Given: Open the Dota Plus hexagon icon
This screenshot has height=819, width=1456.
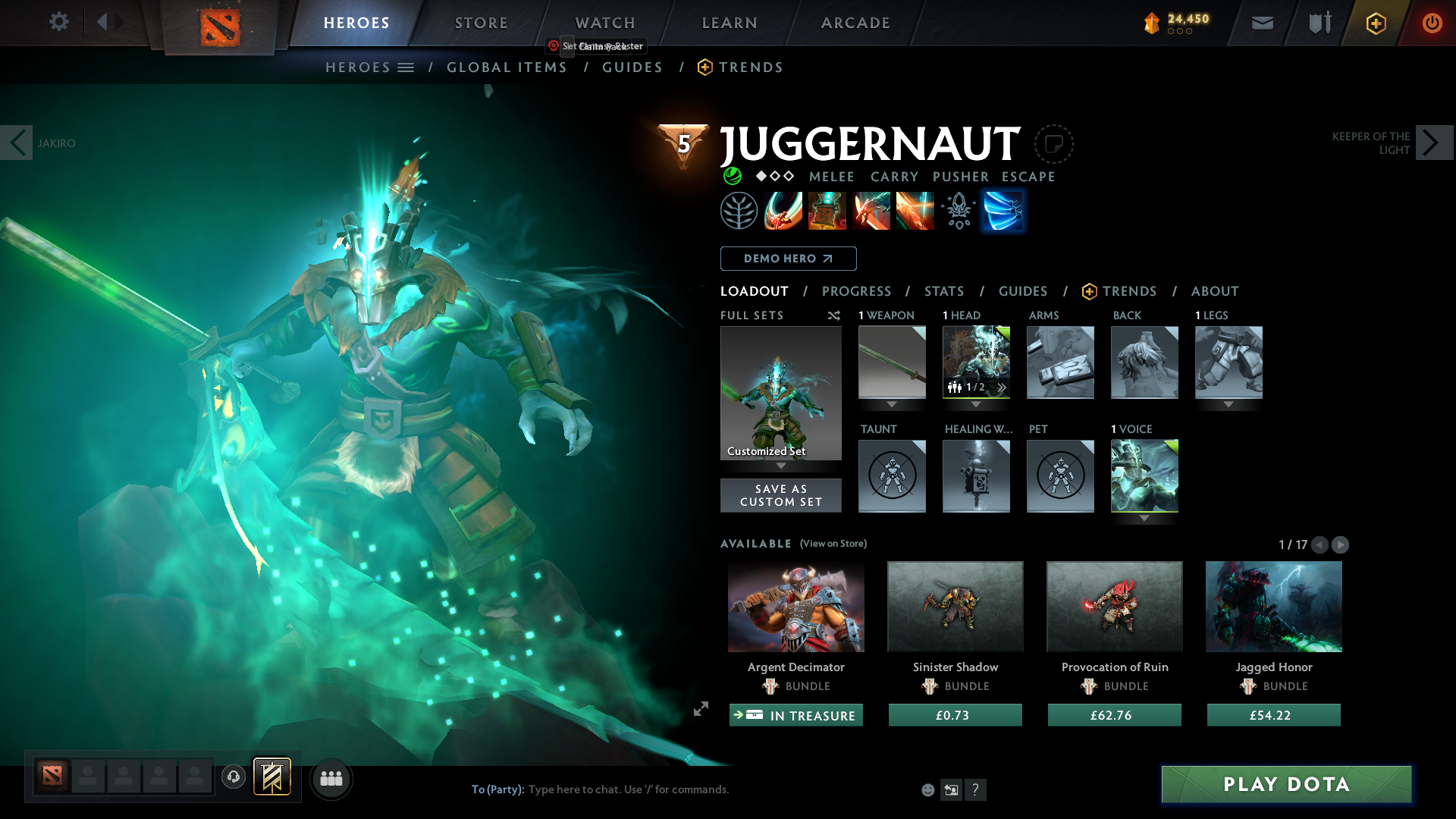Looking at the screenshot, I should click(x=1375, y=23).
